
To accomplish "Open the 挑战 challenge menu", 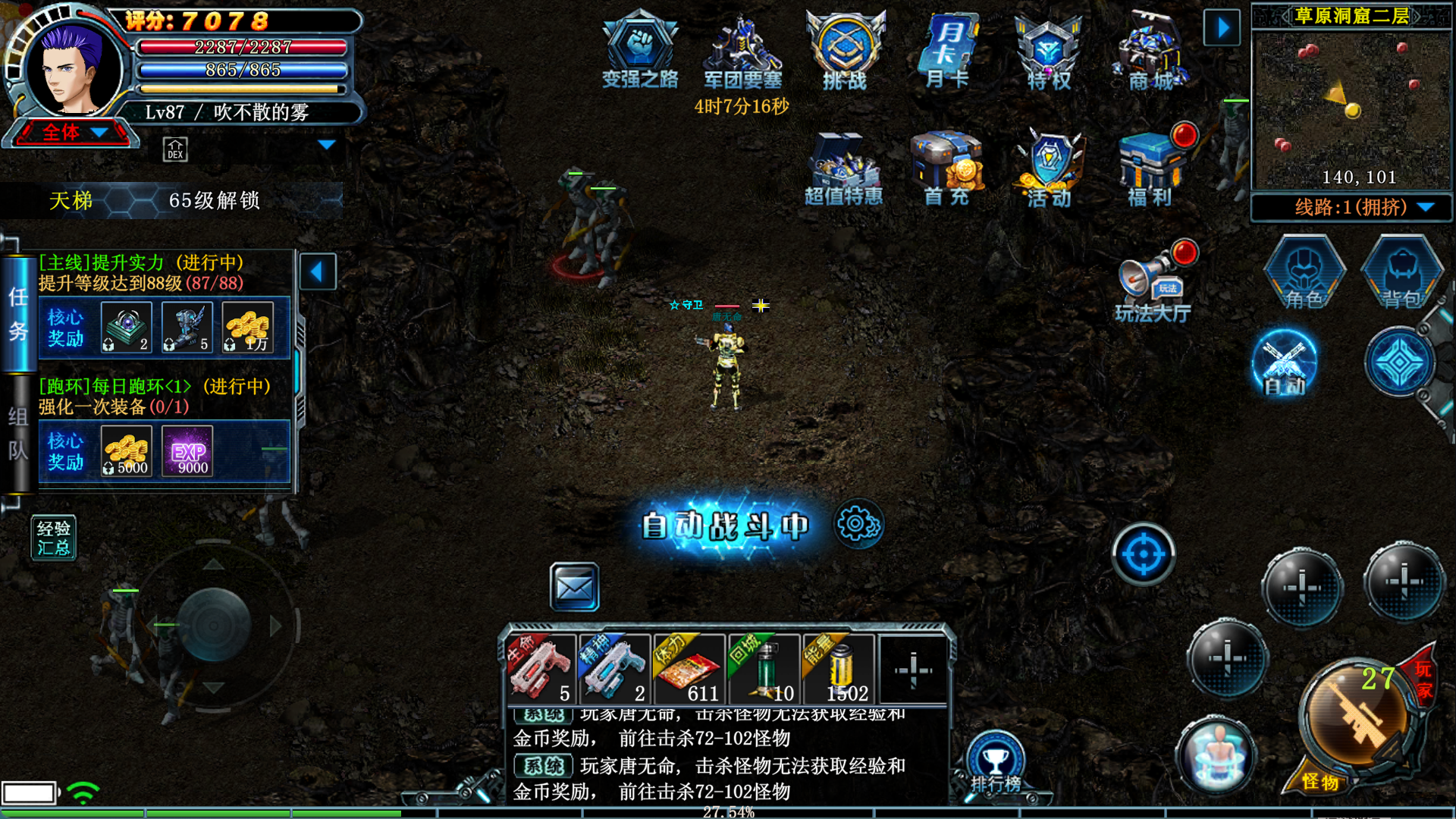I will [x=845, y=49].
